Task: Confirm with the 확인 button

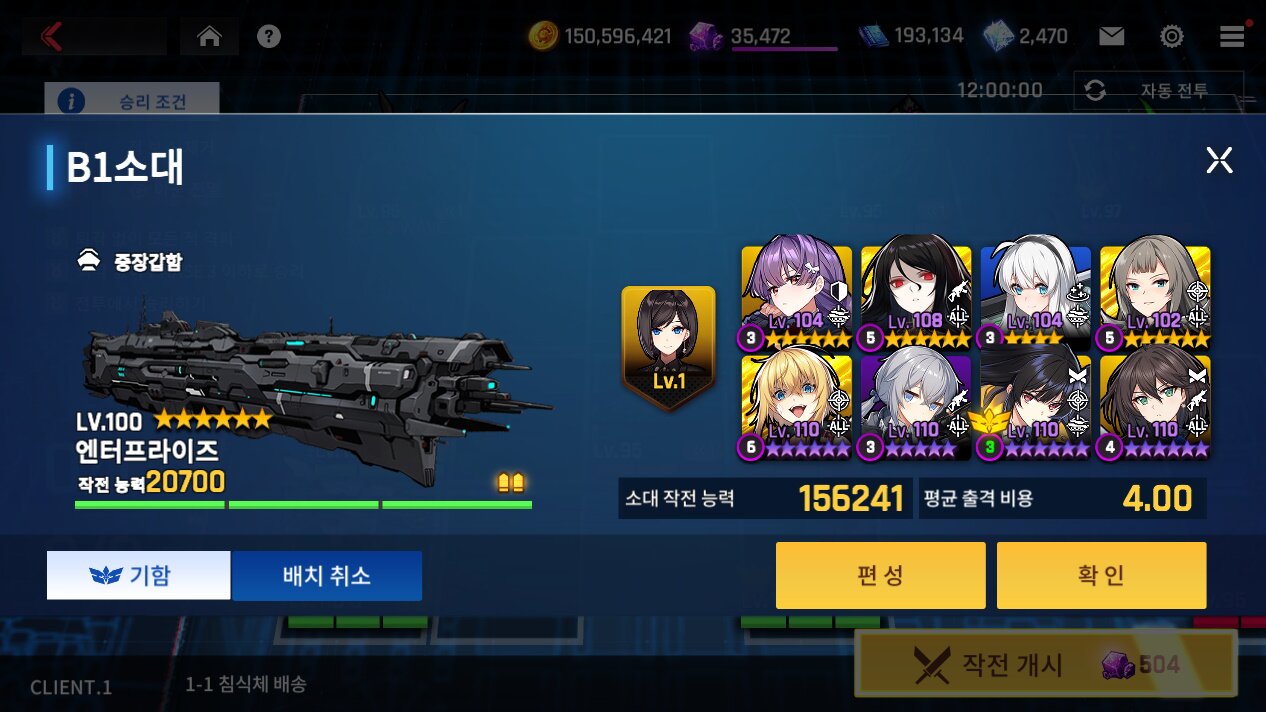Action: (1101, 575)
